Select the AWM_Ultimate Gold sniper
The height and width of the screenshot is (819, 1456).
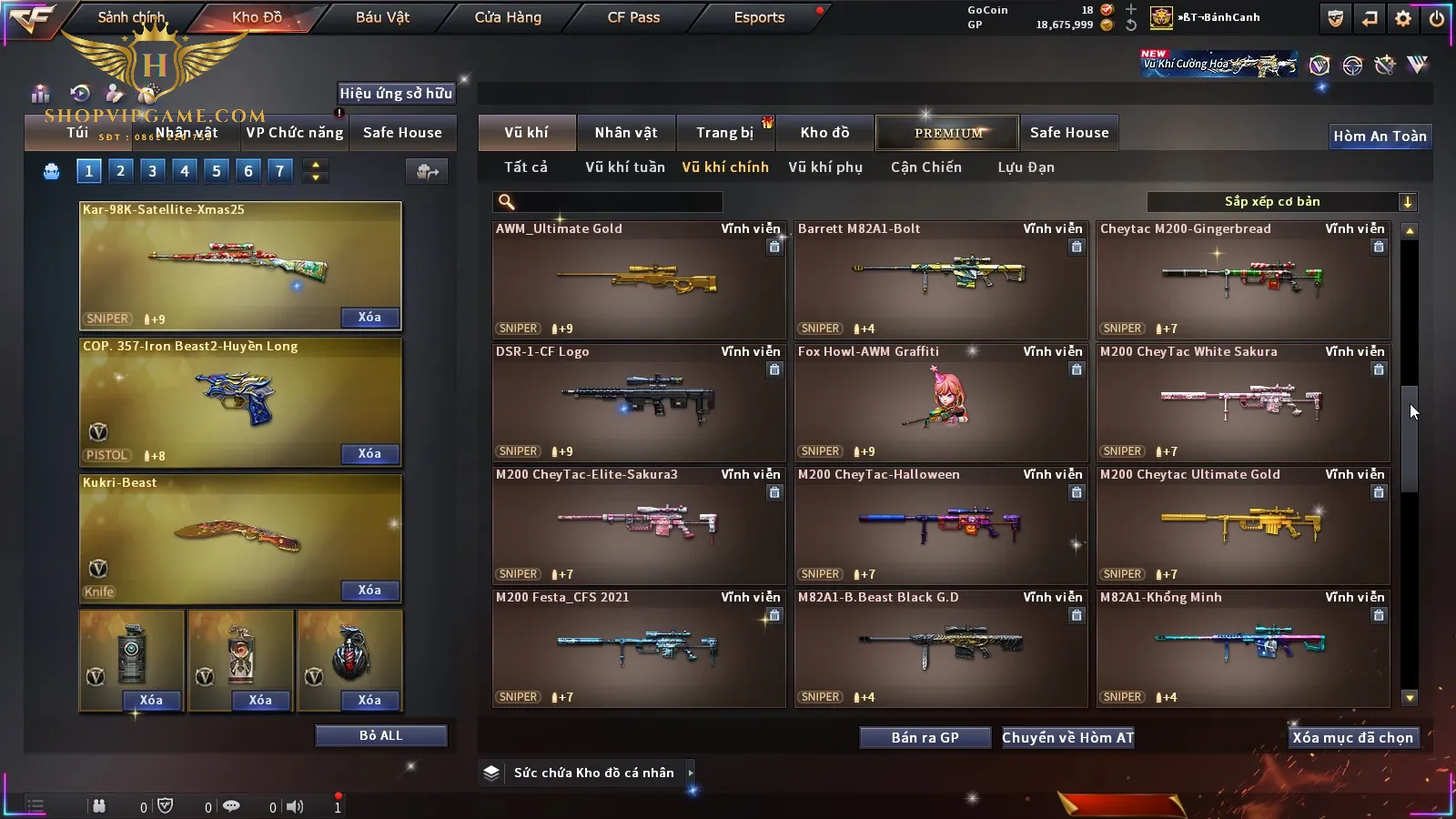(x=638, y=279)
